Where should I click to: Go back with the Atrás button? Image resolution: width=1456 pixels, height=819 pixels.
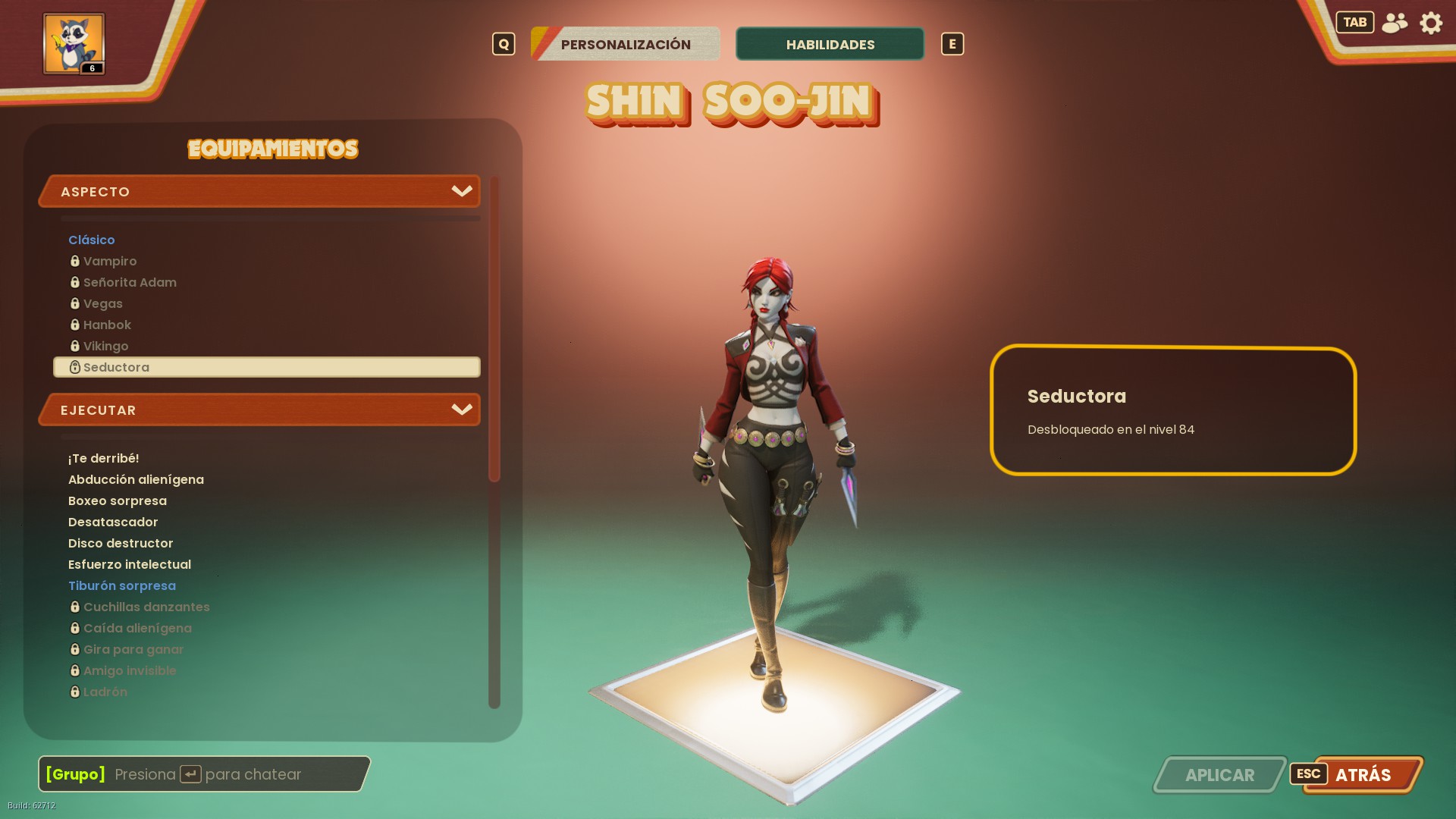1363,775
